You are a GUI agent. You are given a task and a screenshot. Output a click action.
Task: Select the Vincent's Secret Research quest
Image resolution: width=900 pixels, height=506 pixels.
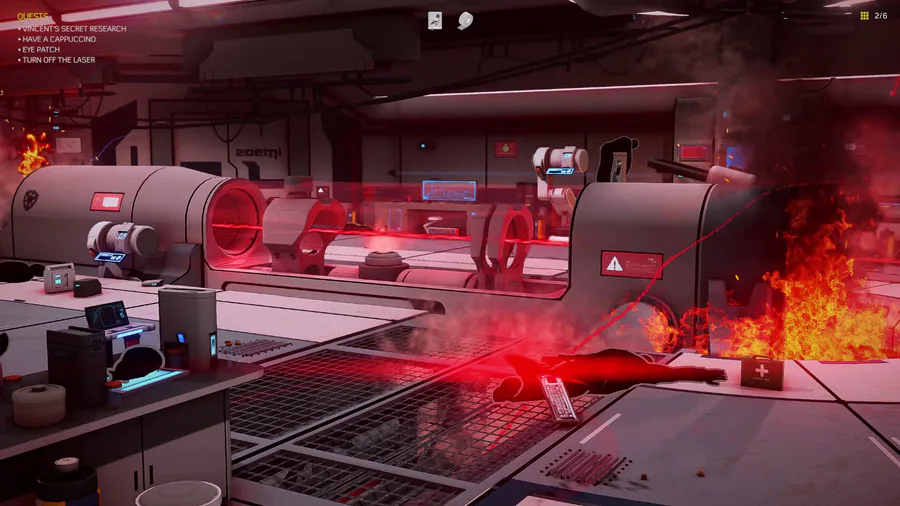[x=74, y=29]
